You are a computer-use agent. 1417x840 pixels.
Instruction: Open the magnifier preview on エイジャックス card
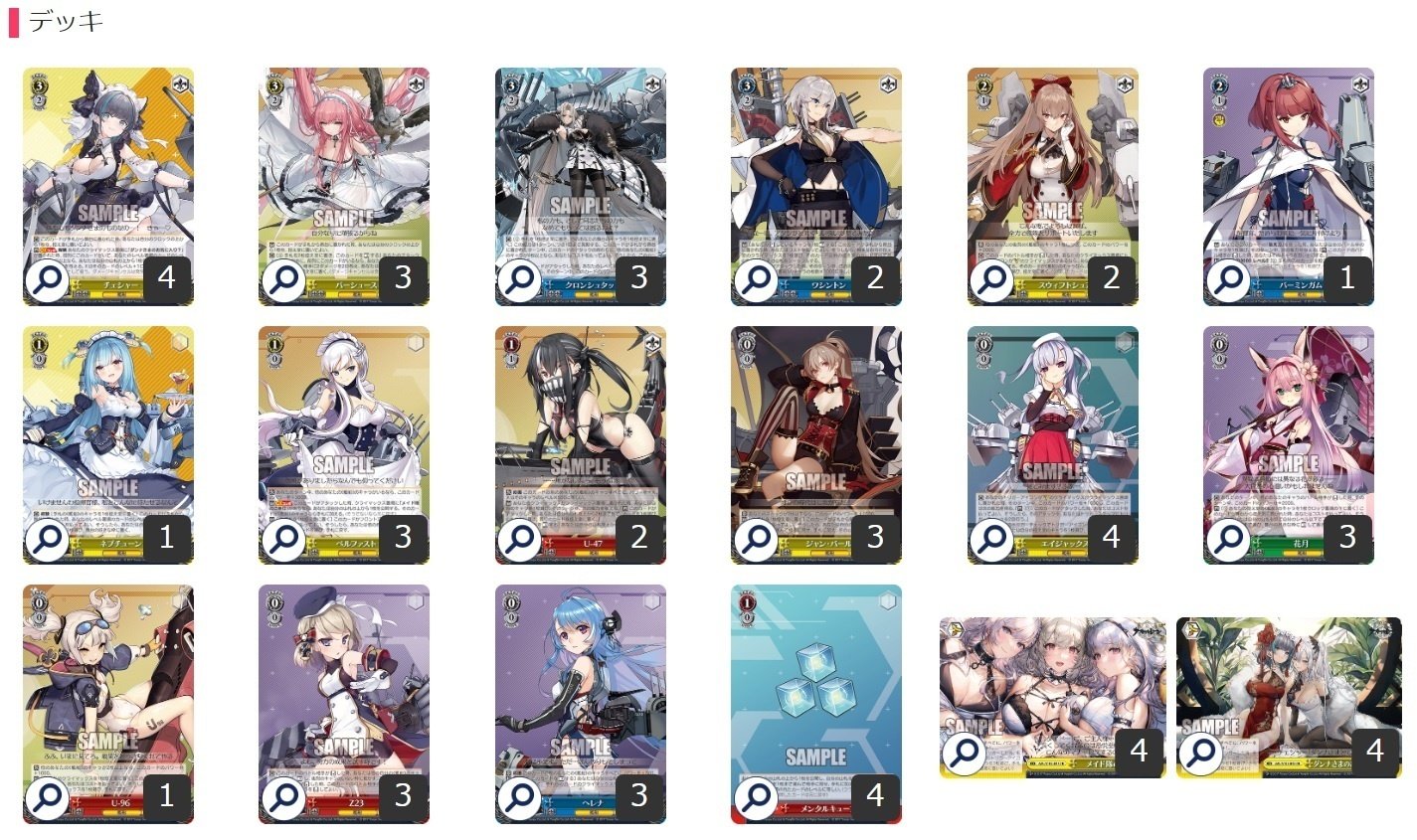(x=994, y=539)
